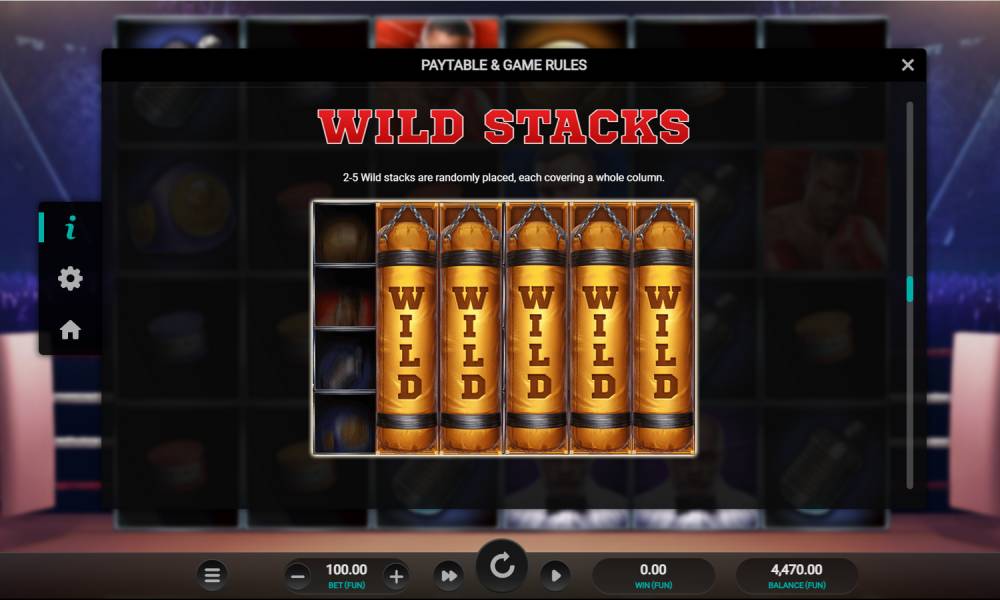Toggle the fast-forward turbo spin
This screenshot has height=600, width=1000.
point(449,575)
